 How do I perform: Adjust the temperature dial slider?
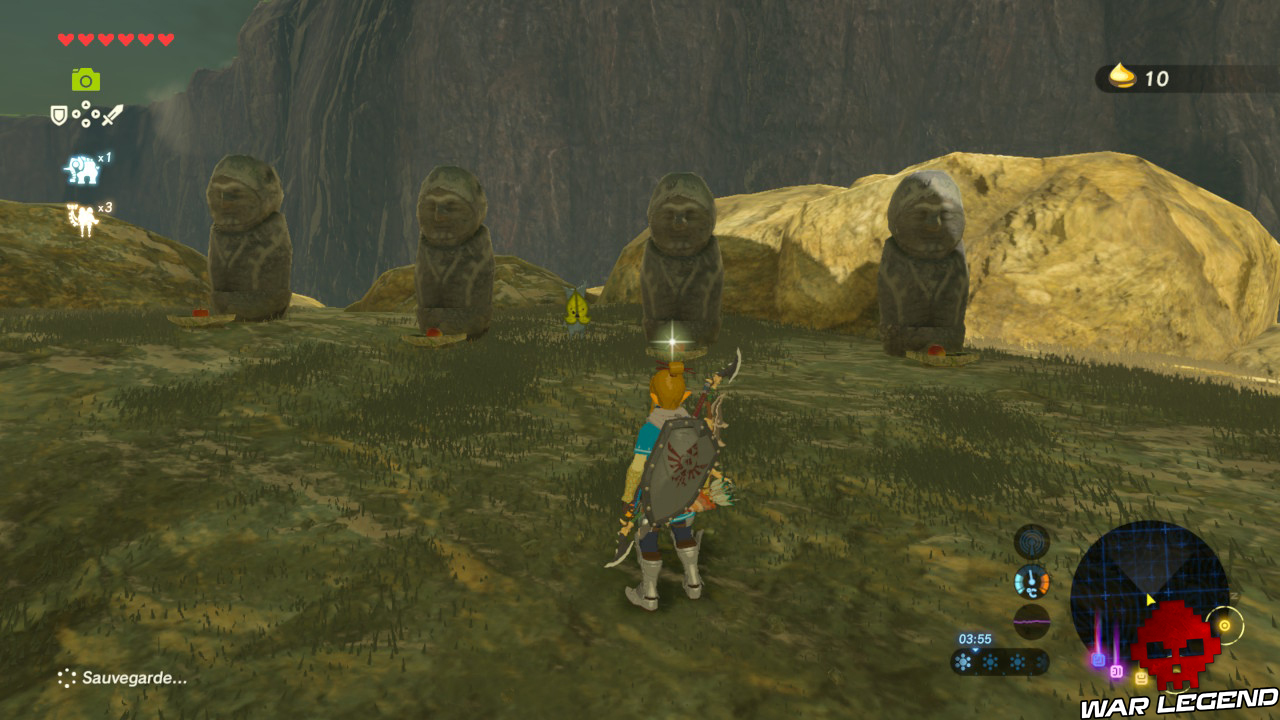(1030, 576)
